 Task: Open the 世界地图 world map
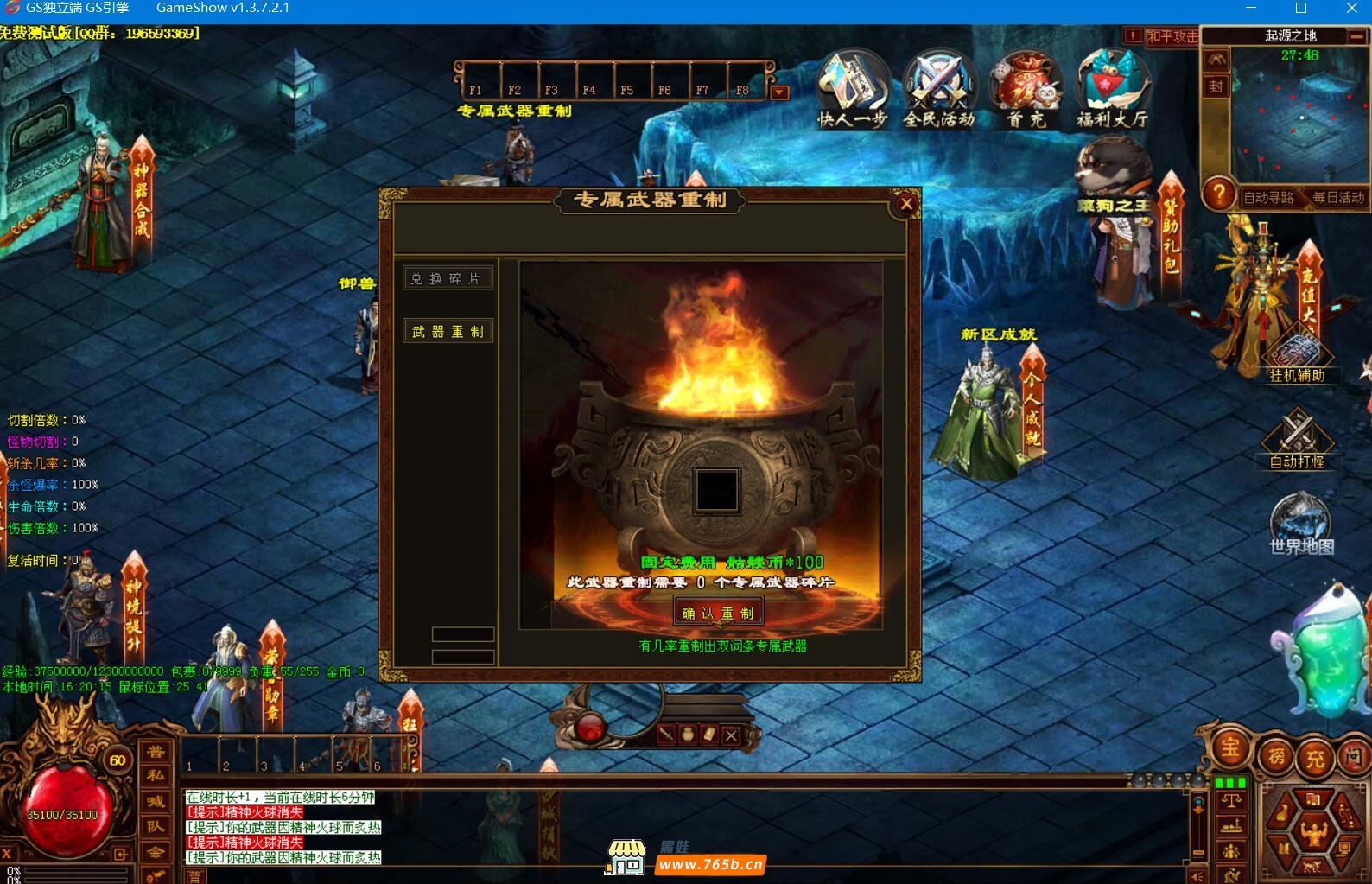pos(1300,523)
